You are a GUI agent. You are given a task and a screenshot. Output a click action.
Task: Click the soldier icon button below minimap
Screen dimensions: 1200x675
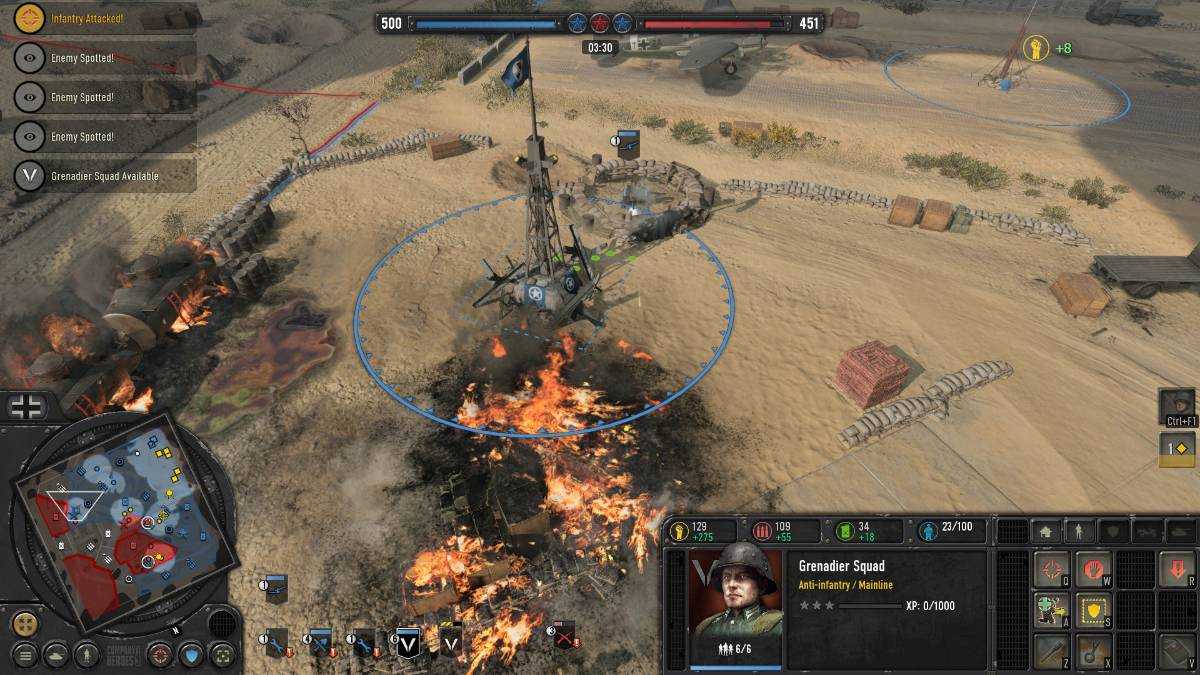pos(87,655)
